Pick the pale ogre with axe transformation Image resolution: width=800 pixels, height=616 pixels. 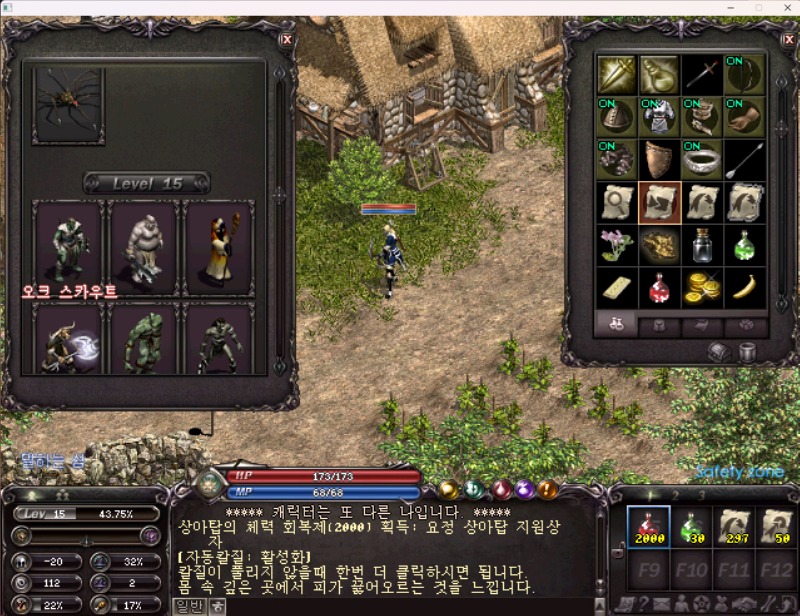[x=144, y=242]
